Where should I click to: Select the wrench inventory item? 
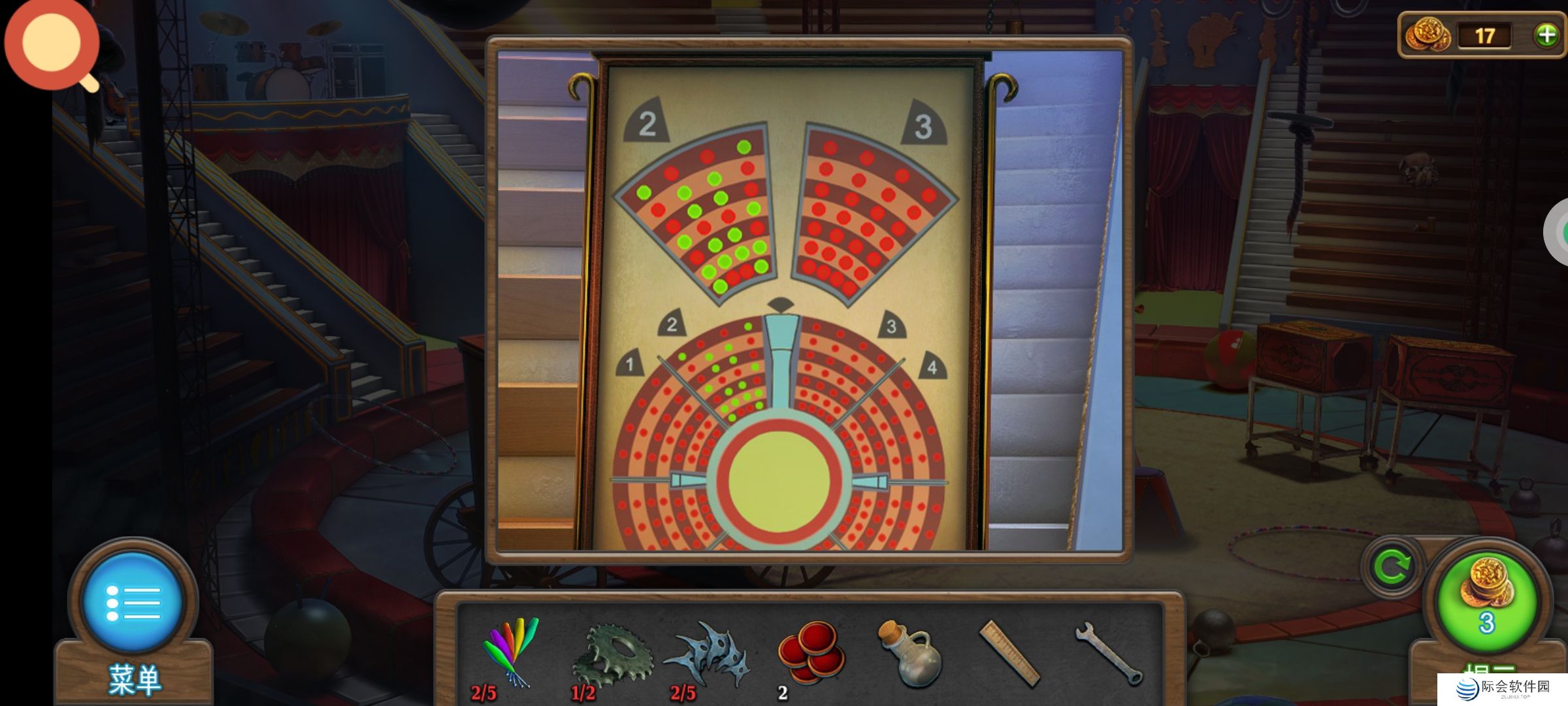point(1109,654)
